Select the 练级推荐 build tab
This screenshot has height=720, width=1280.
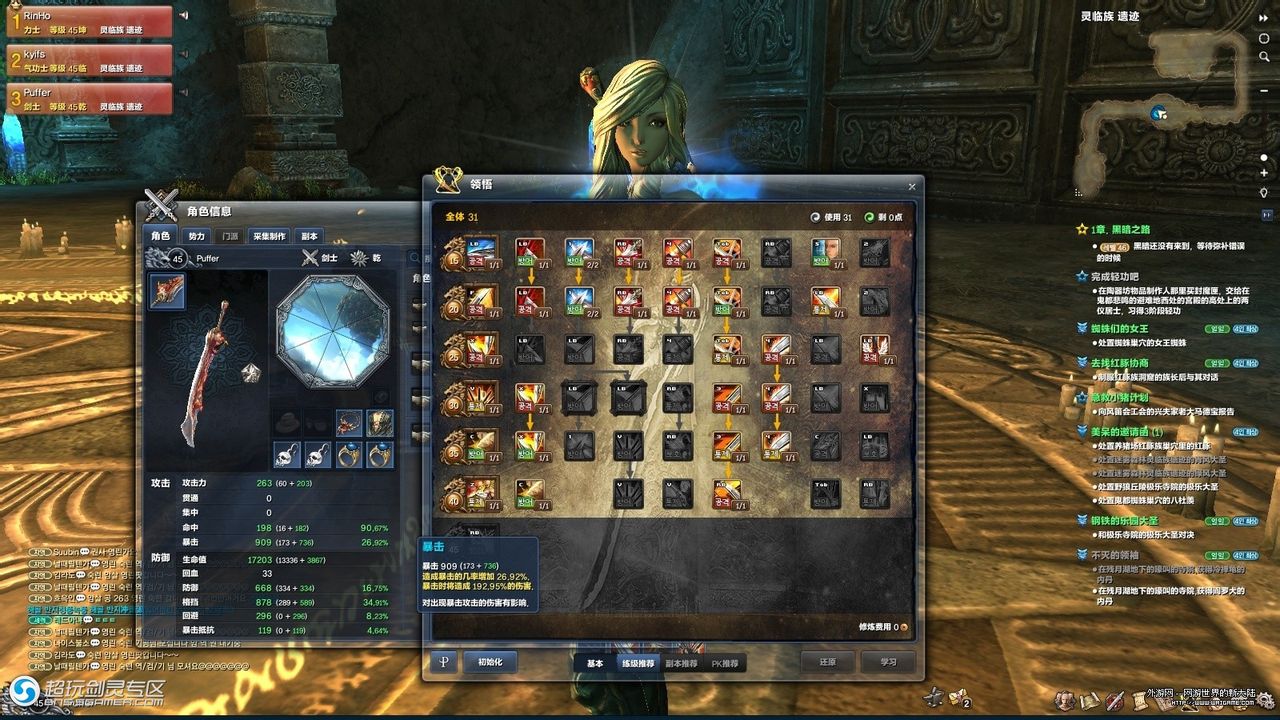pyautogui.click(x=637, y=663)
